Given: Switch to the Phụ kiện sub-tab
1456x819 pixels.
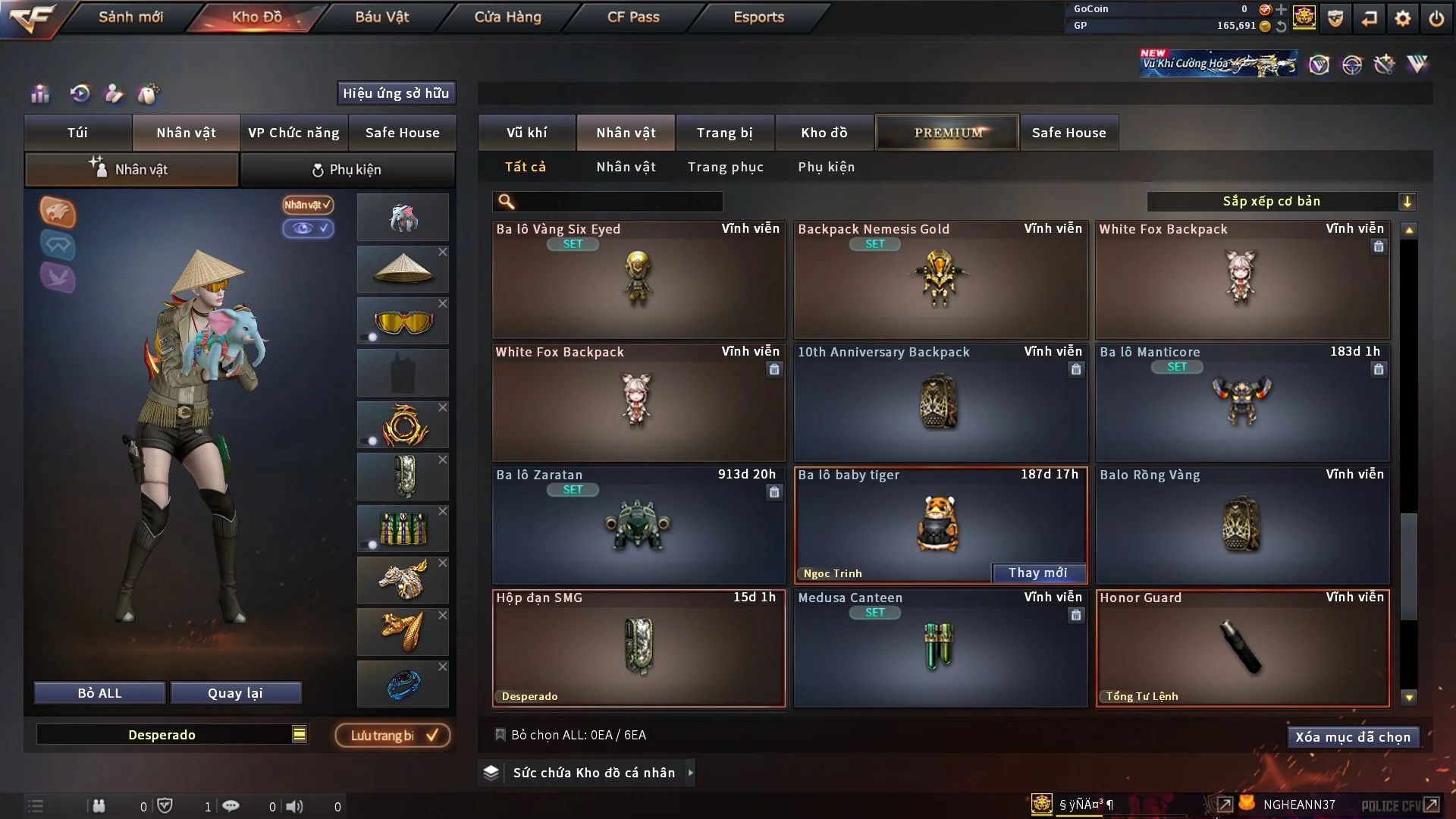Looking at the screenshot, I should point(347,170).
